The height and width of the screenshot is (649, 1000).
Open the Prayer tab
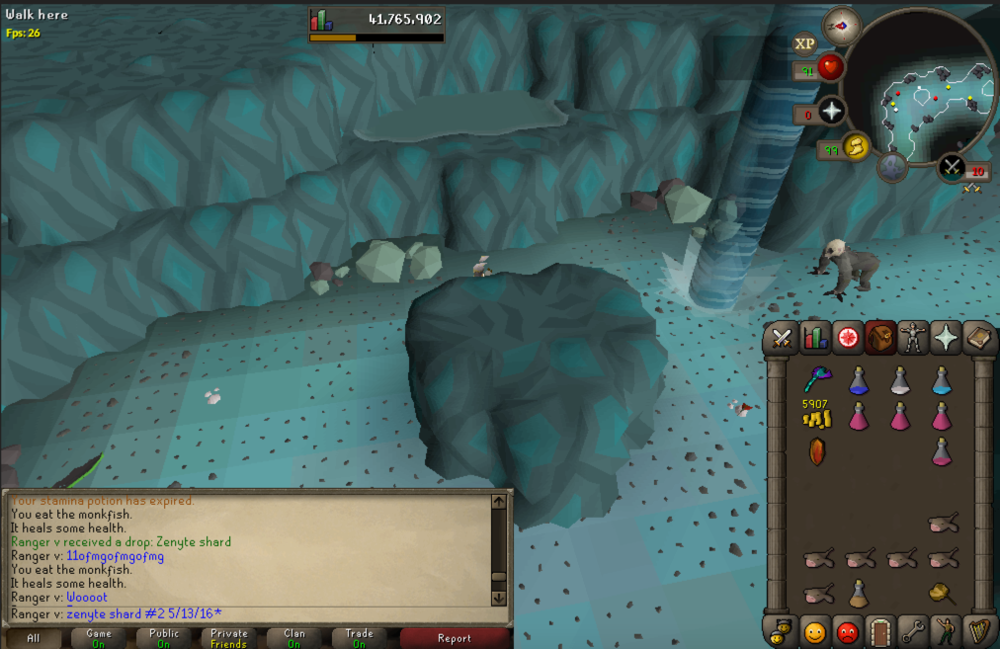945,340
